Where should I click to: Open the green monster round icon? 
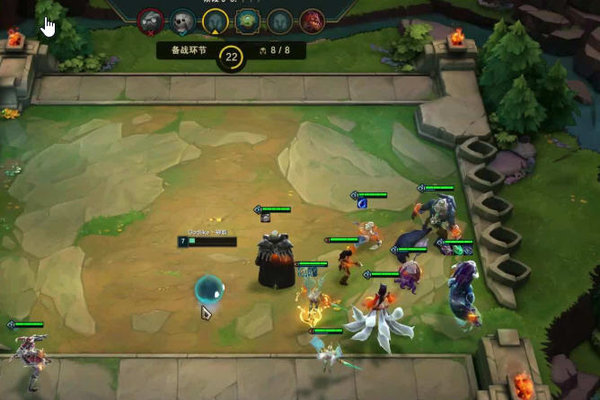247,20
